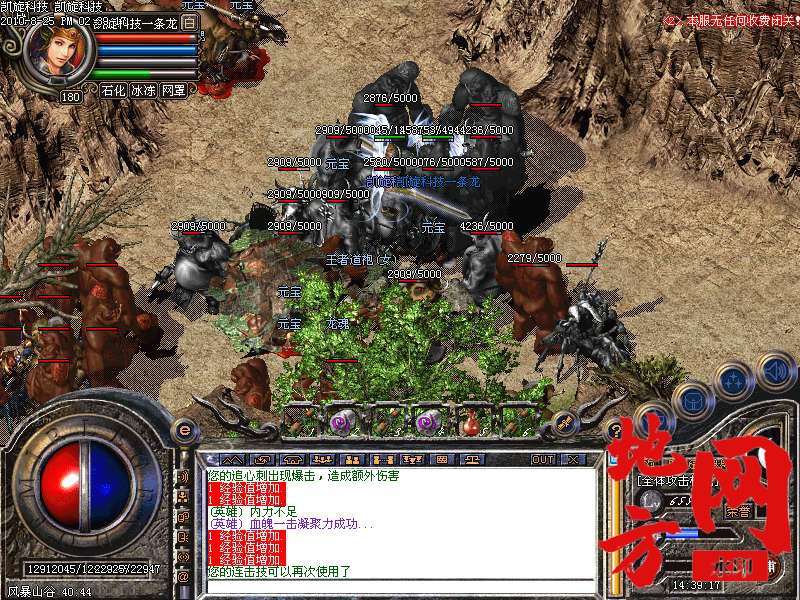
Task: Toggle the 石化 status button
Action: pyautogui.click(x=113, y=90)
